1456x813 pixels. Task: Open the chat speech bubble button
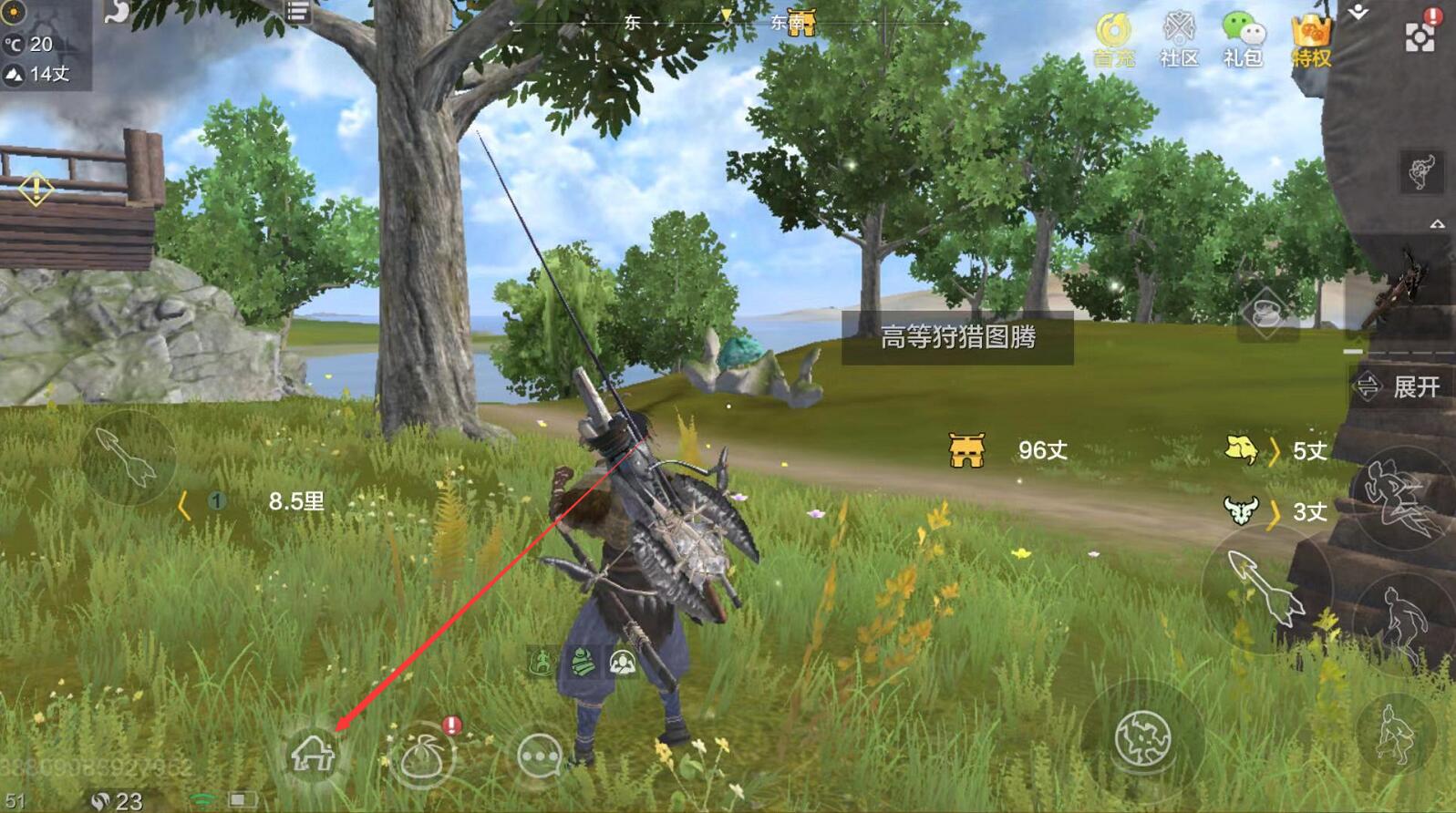pos(539,756)
